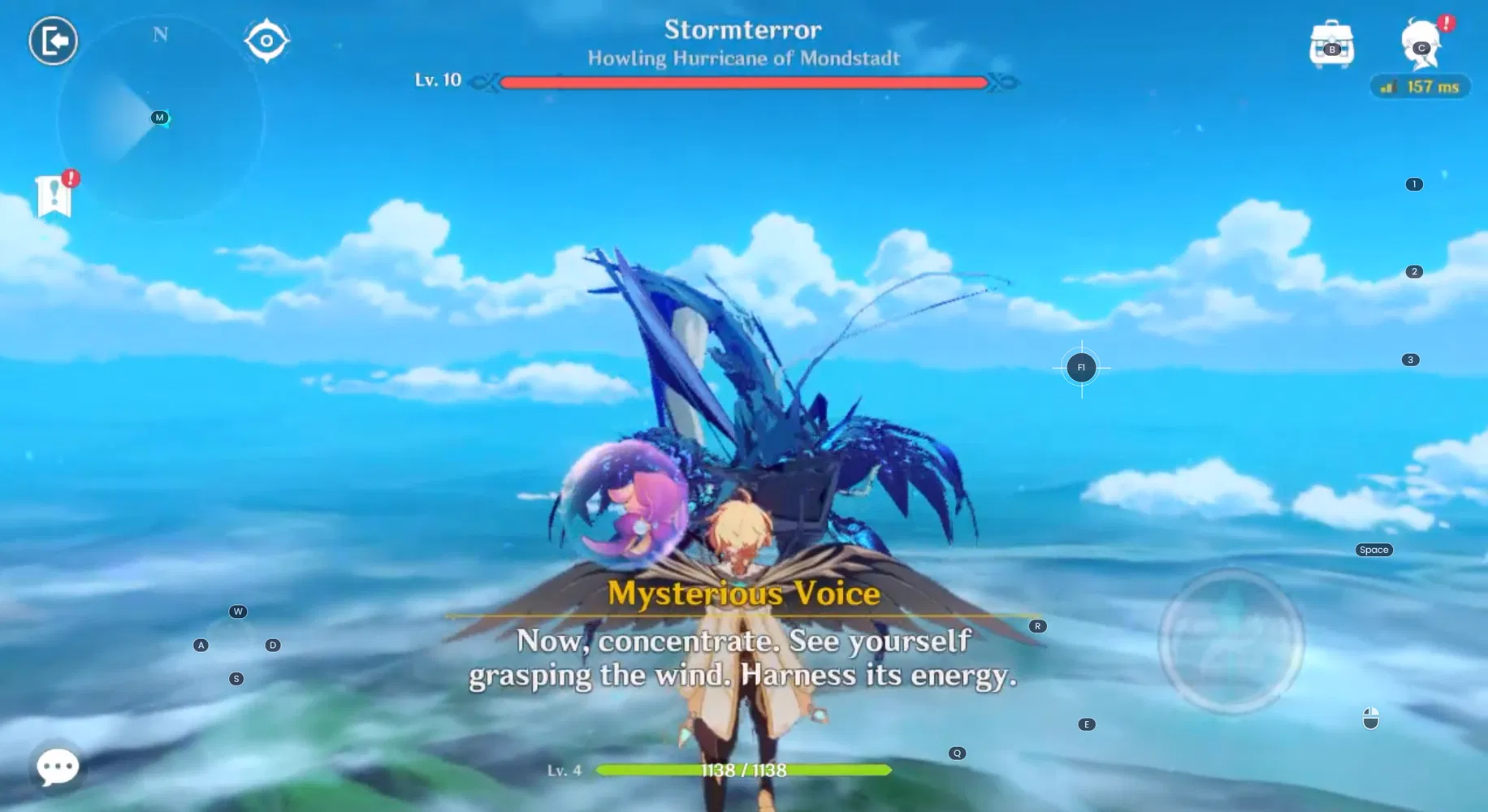Trigger the Elemental Burst Q button
Viewport: 1488px width, 812px height.
tap(956, 752)
